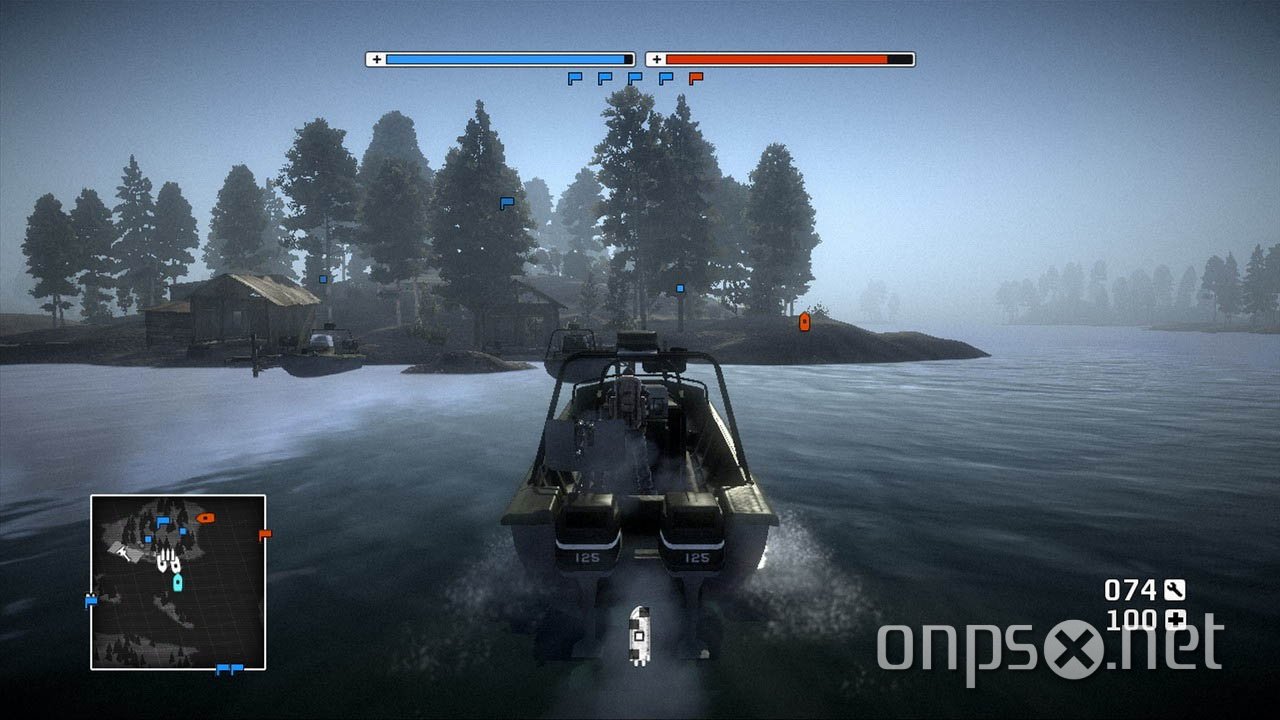Click the orange captured flag icon at top
Screen dimensions: 1280x720
695,78
